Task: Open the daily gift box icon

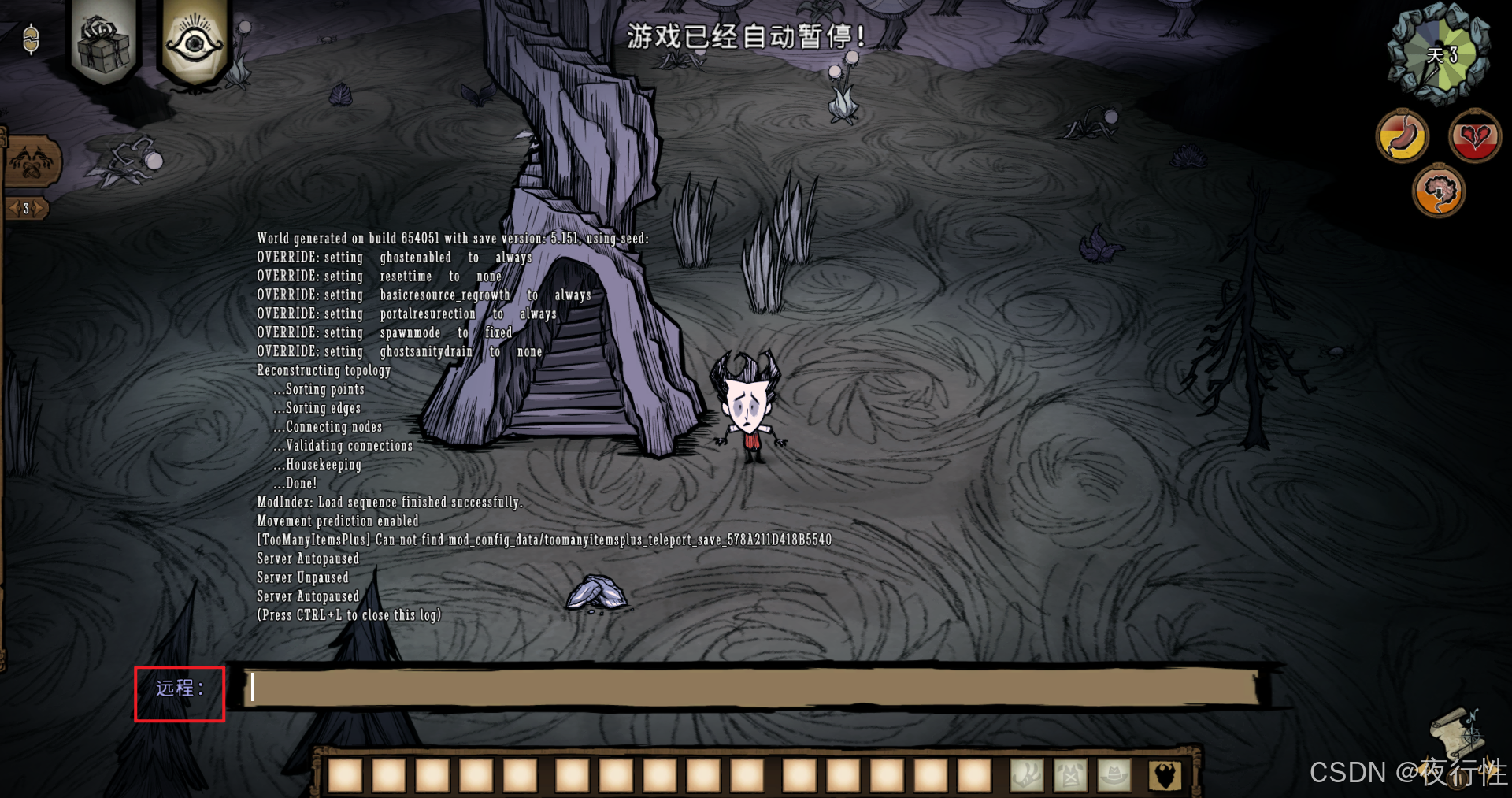Action: tap(104, 43)
